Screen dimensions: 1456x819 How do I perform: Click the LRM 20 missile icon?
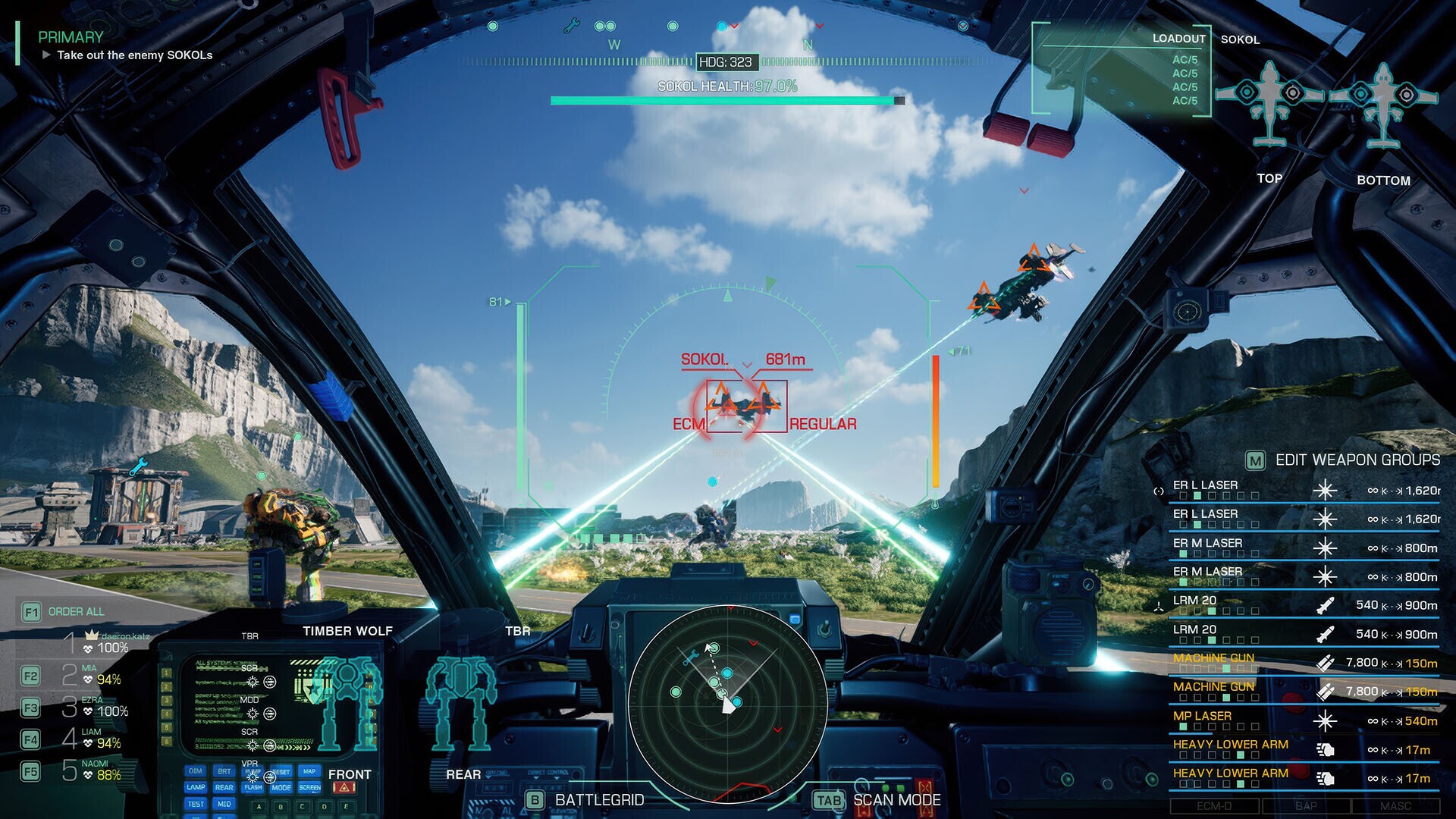click(1326, 604)
